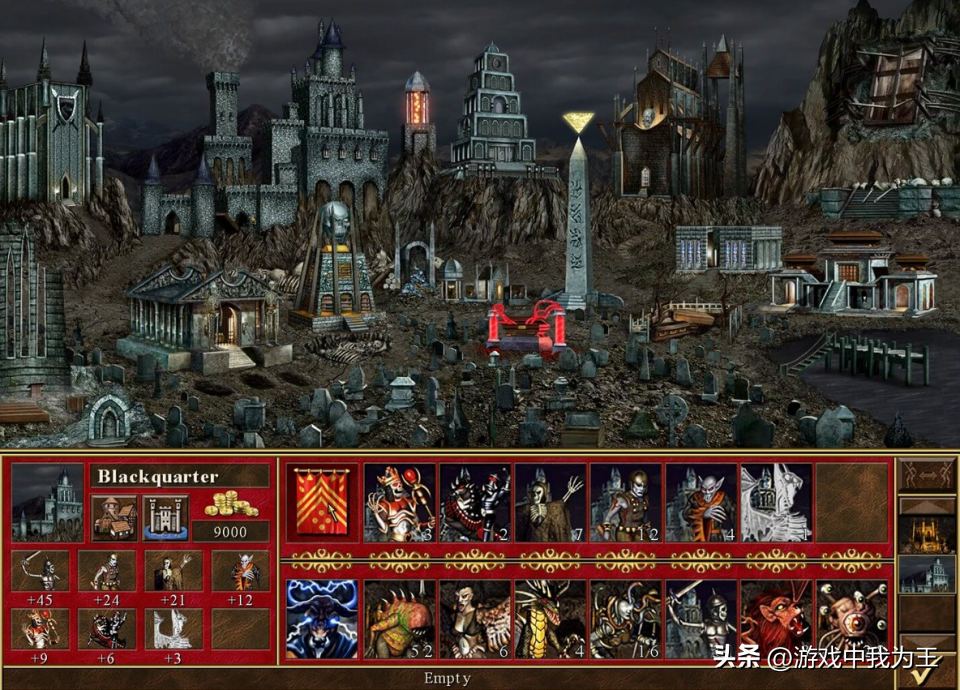
Task: Click the skeleton warrior growth icon showing +45
Action: (41, 575)
